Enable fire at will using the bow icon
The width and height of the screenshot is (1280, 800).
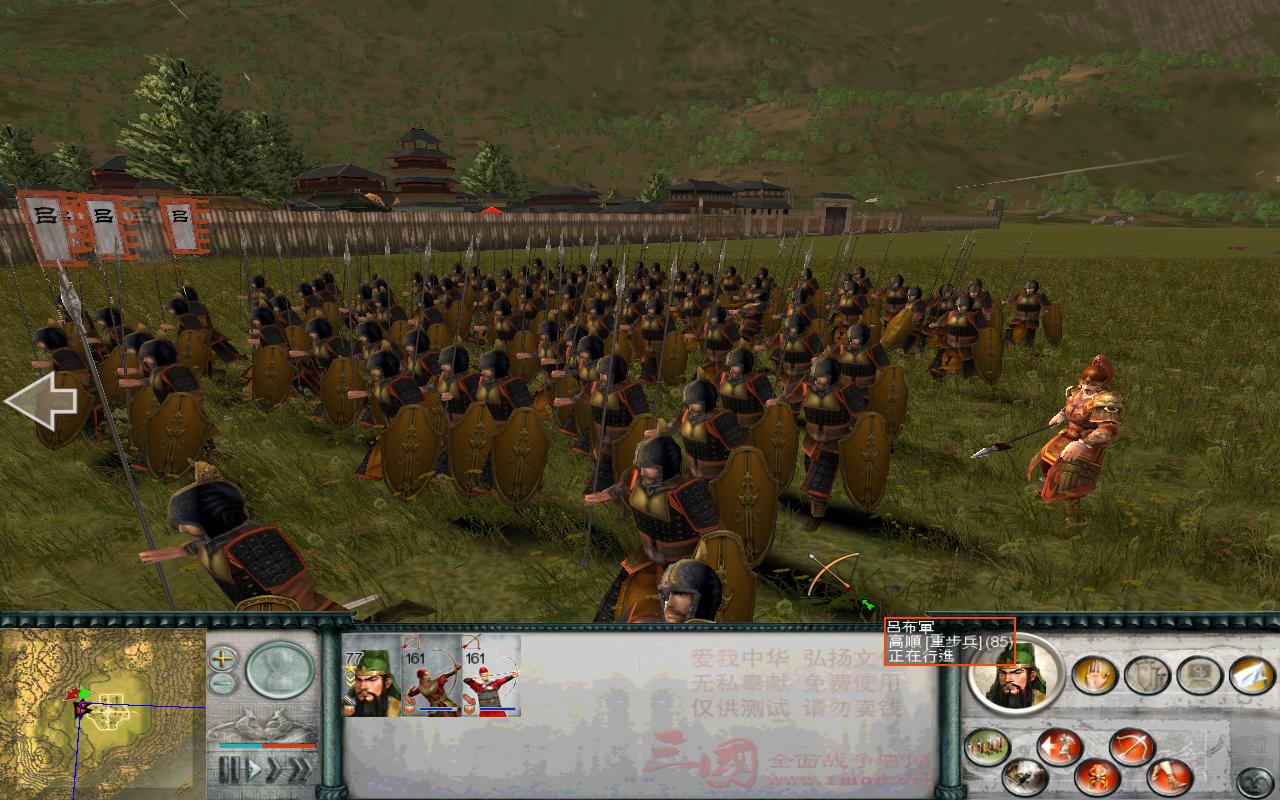coord(1130,746)
